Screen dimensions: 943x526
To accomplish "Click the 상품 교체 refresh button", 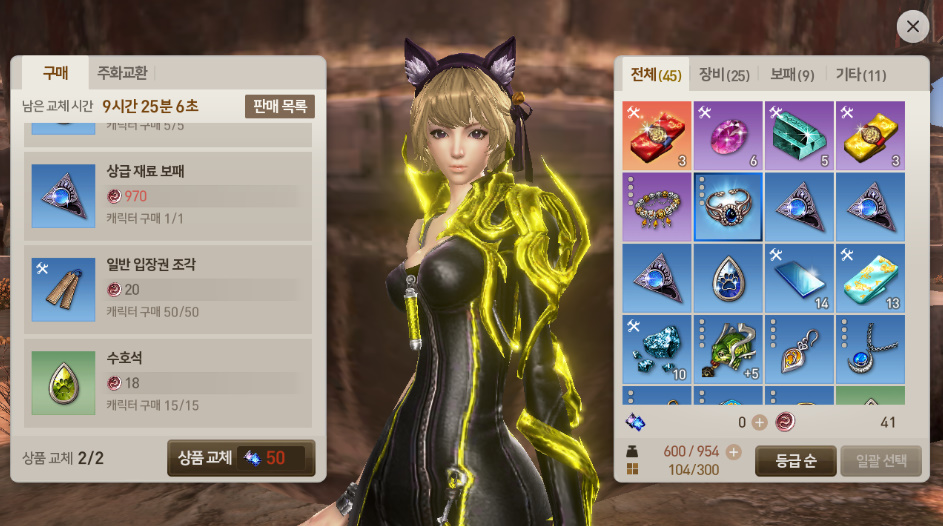I will tap(241, 458).
